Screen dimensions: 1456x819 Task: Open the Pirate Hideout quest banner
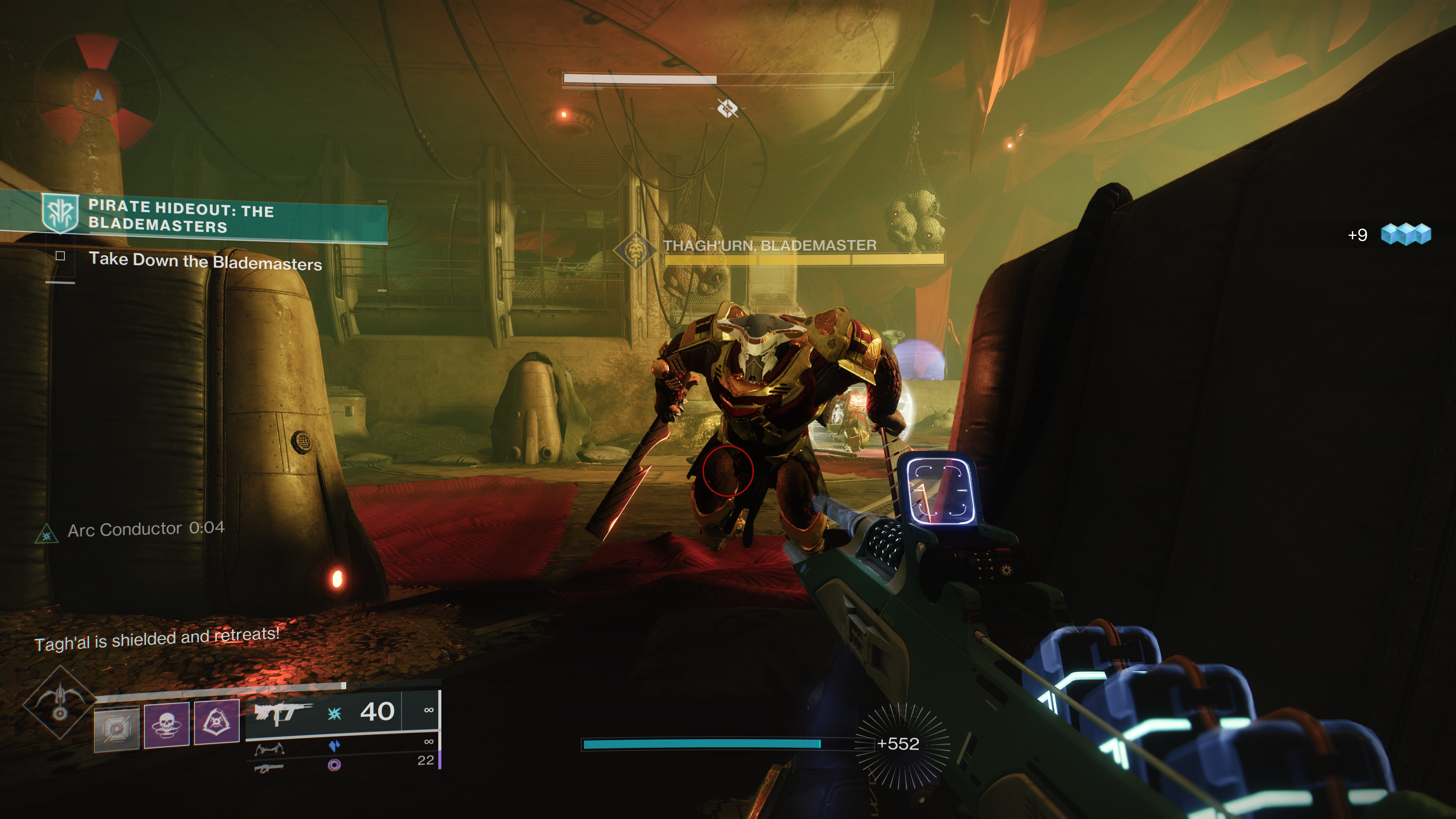point(192,217)
